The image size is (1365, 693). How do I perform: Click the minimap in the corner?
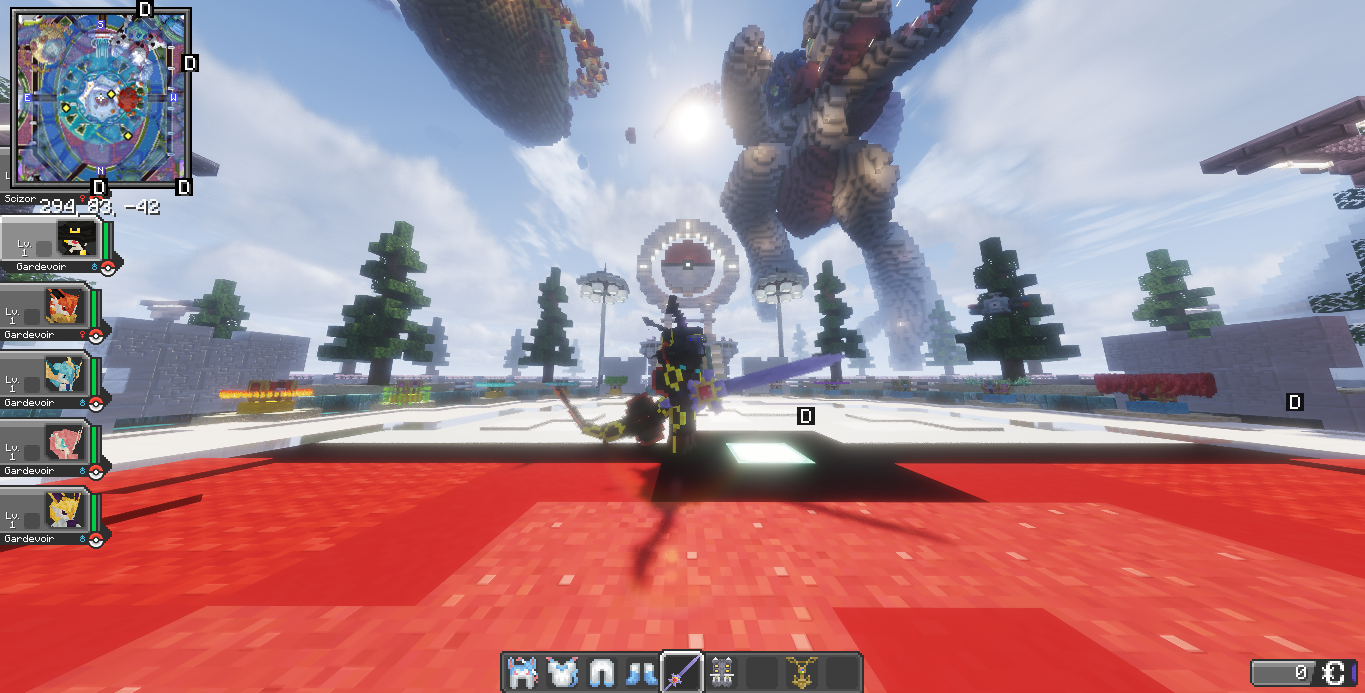[x=98, y=97]
